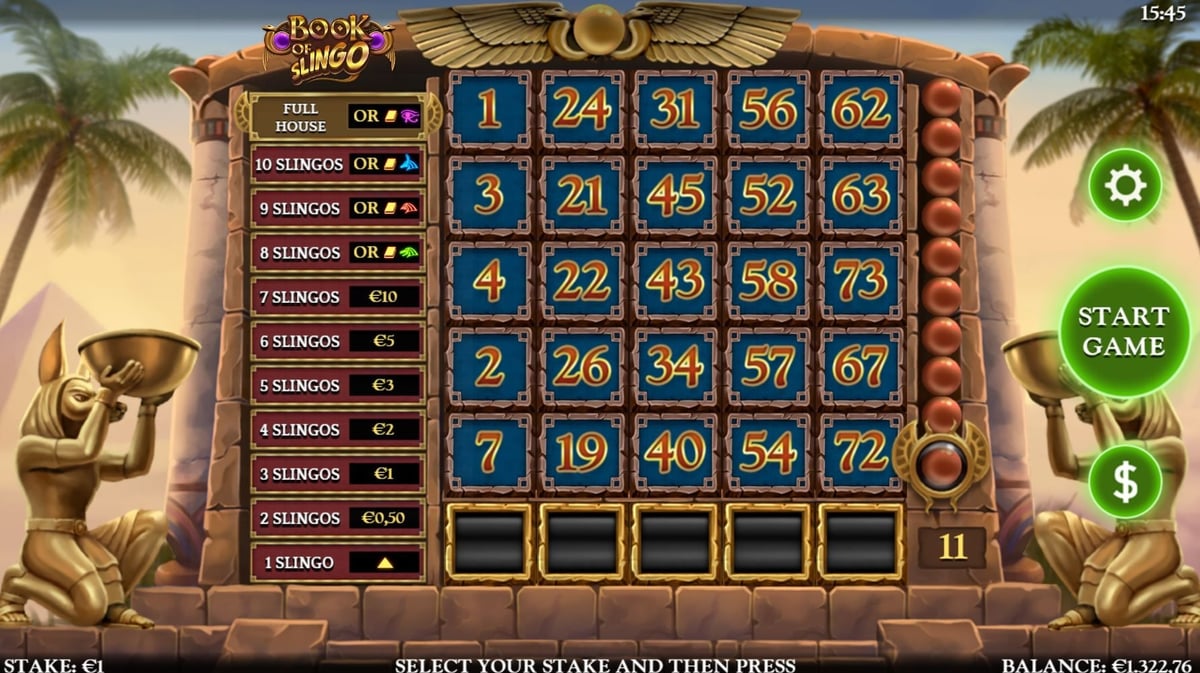Choose the 1 Slingo prize row
The width and height of the screenshot is (1200, 673).
tap(338, 562)
